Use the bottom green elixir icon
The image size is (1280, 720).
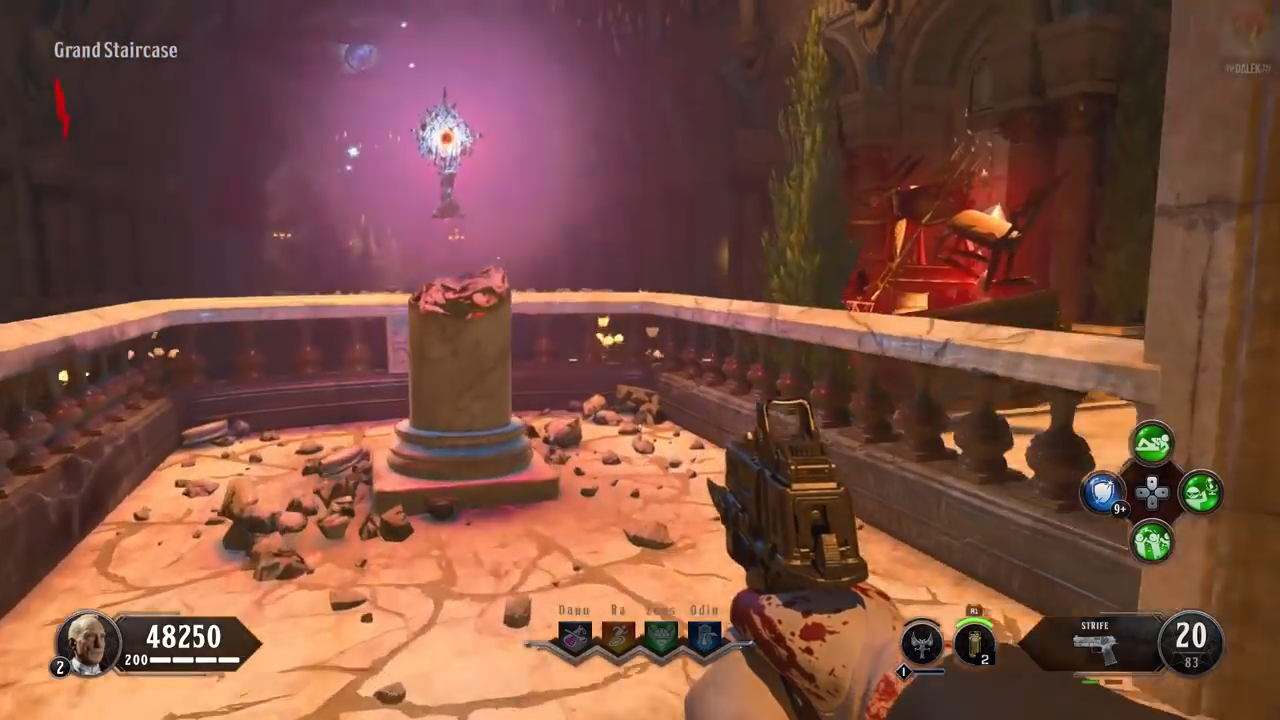pyautogui.click(x=1152, y=541)
